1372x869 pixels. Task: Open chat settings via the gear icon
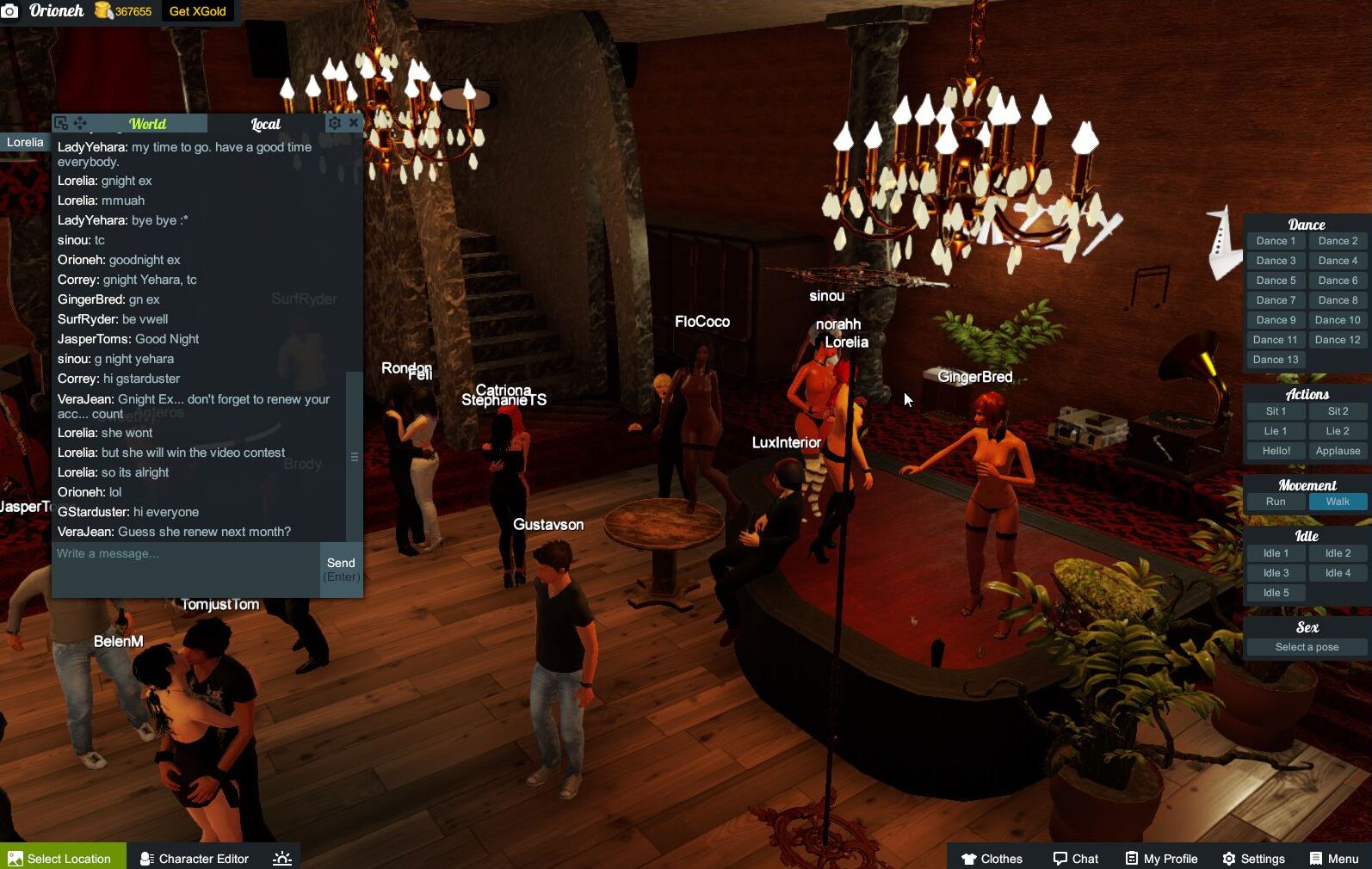point(334,123)
